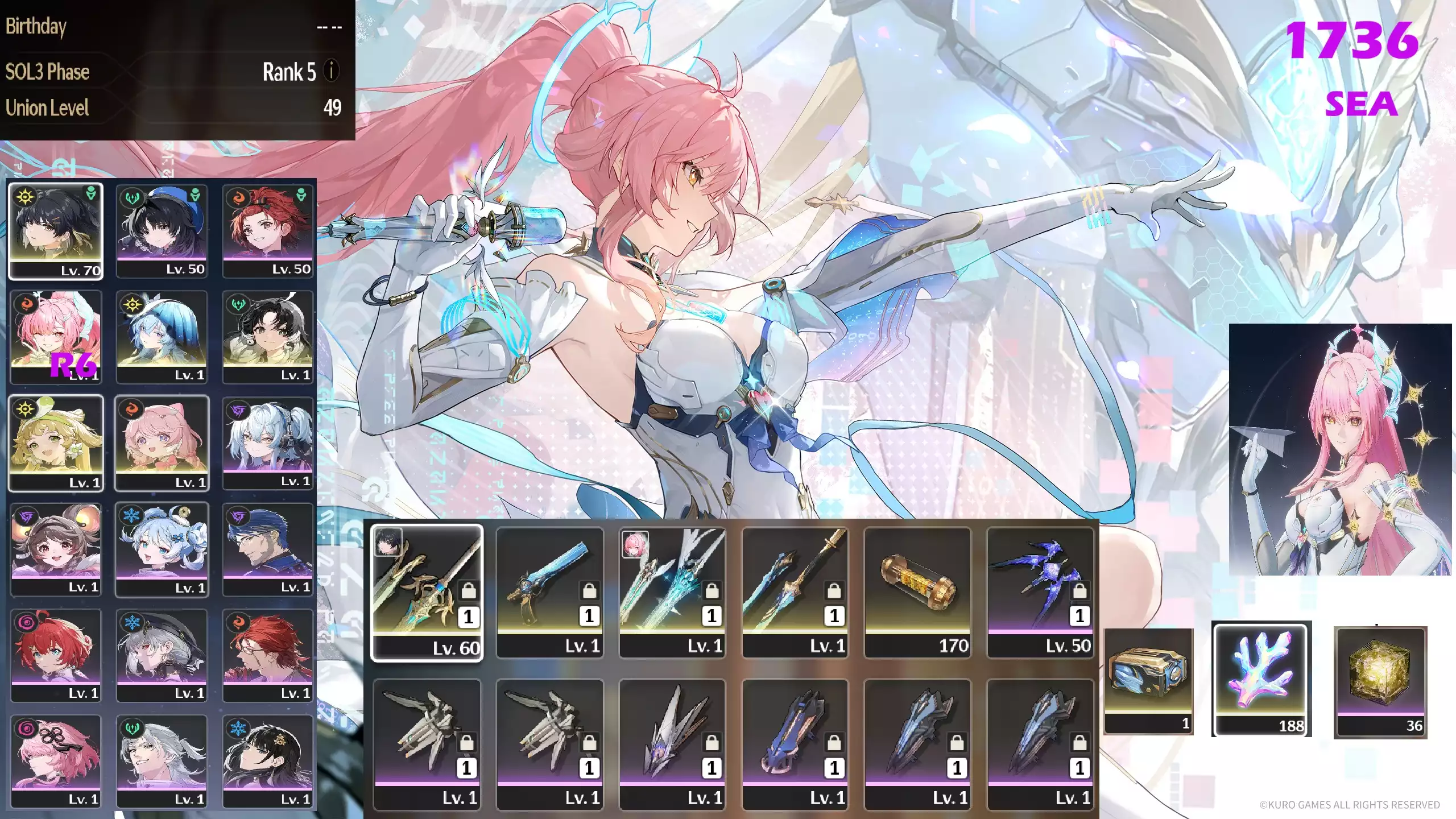Select the Lv. 50 purple gauntlets weapon
The width and height of the screenshot is (1456, 819).
(1040, 593)
